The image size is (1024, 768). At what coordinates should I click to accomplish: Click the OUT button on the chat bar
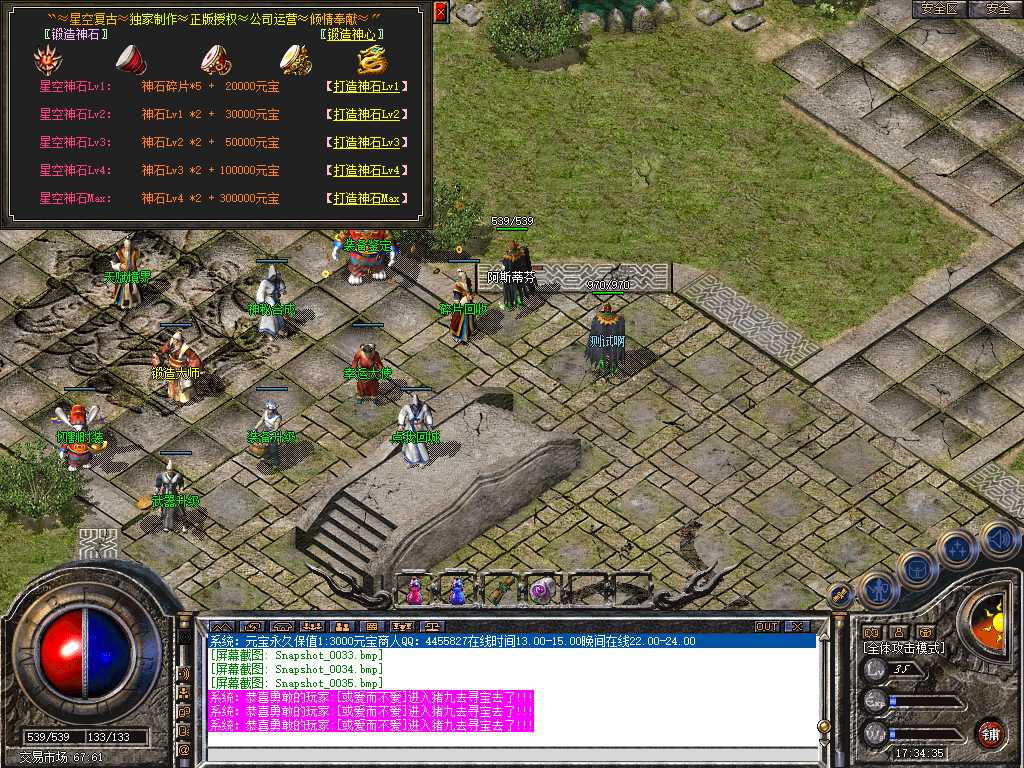(767, 627)
